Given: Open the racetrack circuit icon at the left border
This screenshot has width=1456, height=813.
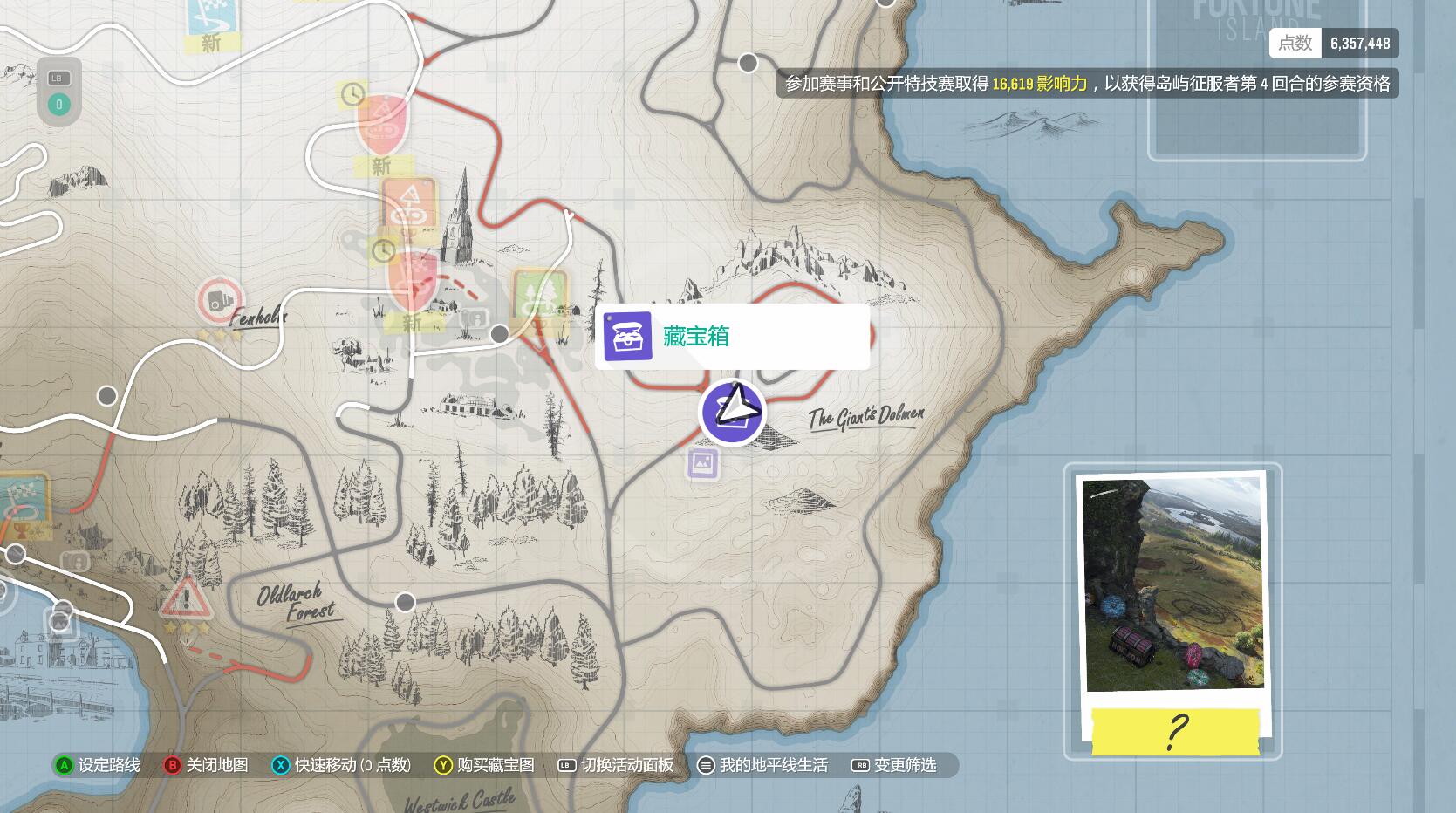Looking at the screenshot, I should pos(22,493).
